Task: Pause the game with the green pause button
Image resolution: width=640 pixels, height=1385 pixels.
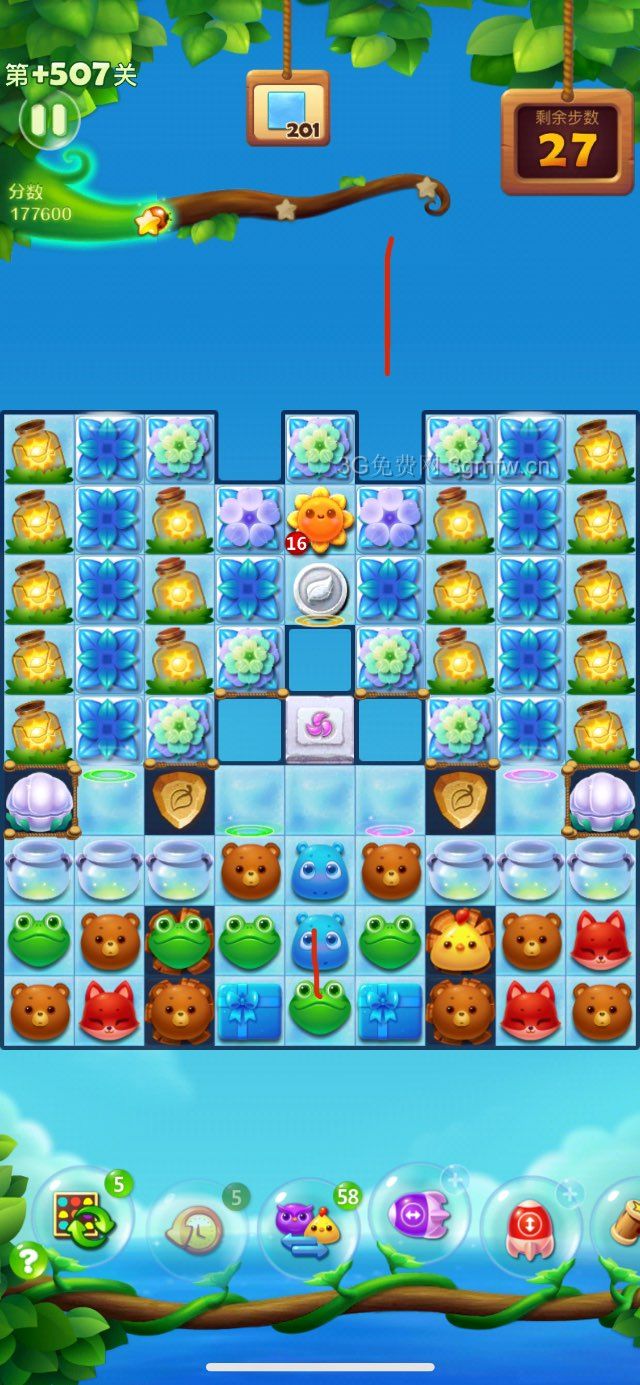Action: pos(48,120)
